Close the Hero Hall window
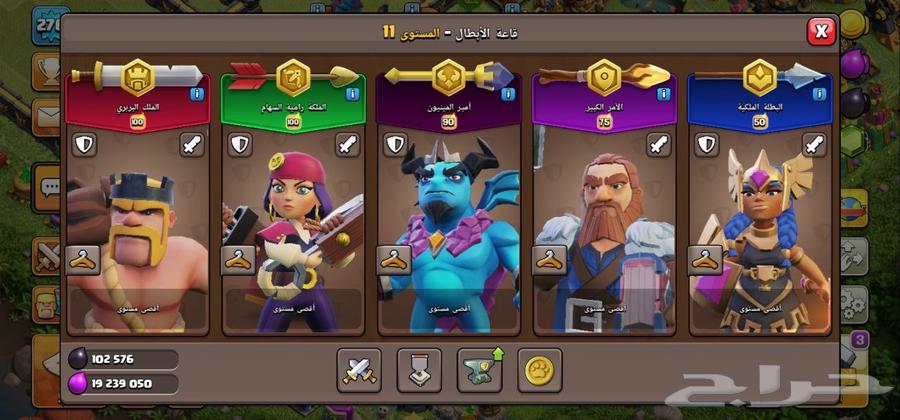 pyautogui.click(x=820, y=32)
